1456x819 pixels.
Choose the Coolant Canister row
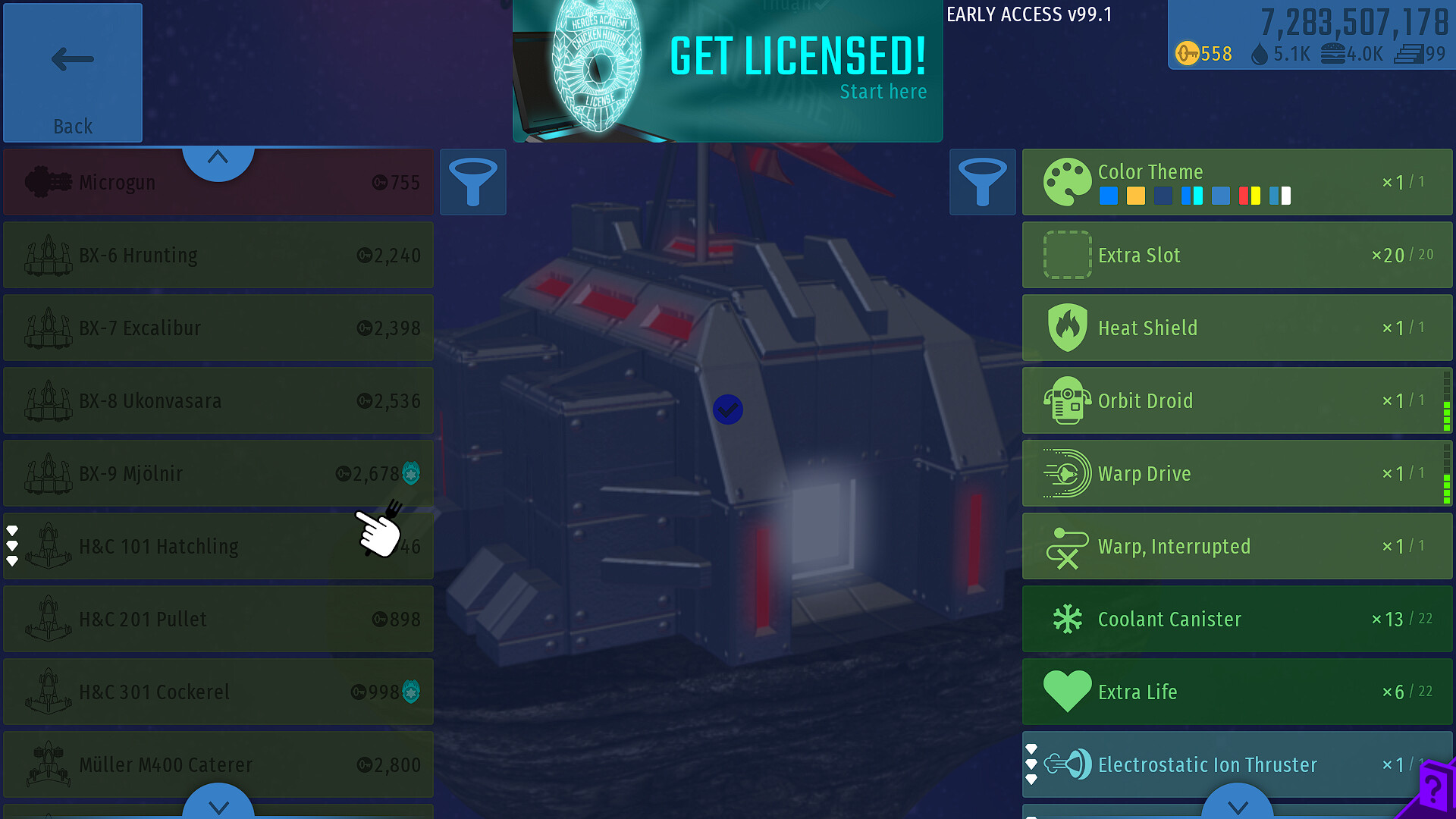pyautogui.click(x=1237, y=619)
